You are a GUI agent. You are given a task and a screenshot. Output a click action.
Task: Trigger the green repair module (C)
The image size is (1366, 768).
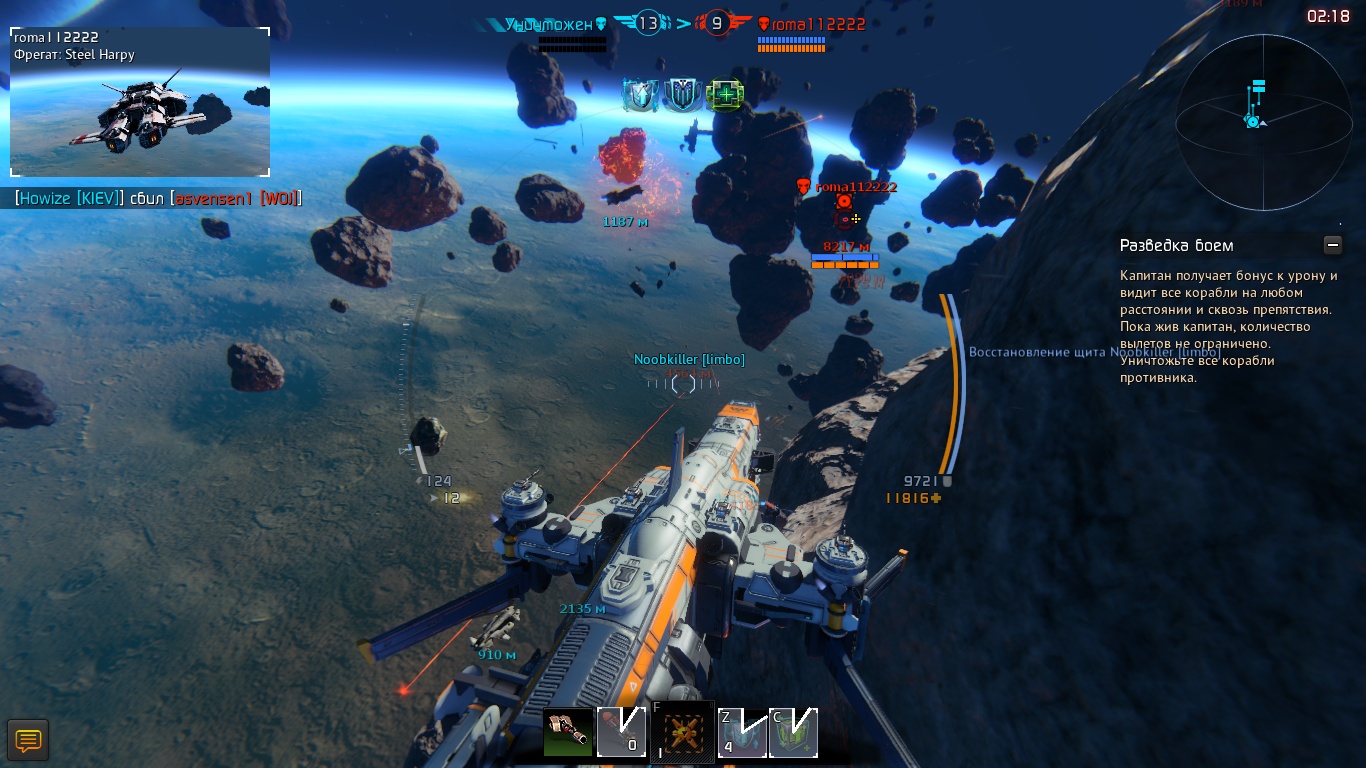(794, 733)
